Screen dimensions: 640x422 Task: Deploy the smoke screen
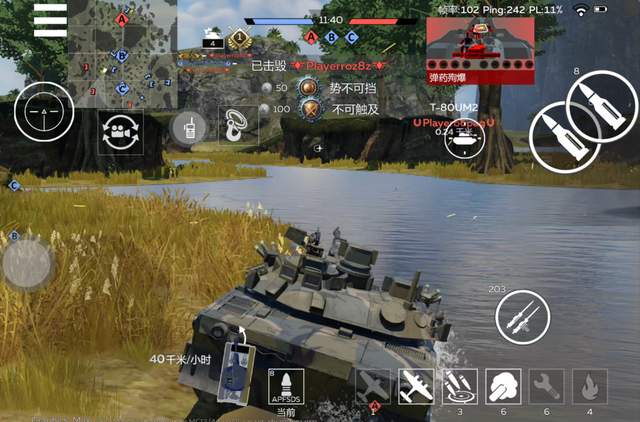(502, 386)
